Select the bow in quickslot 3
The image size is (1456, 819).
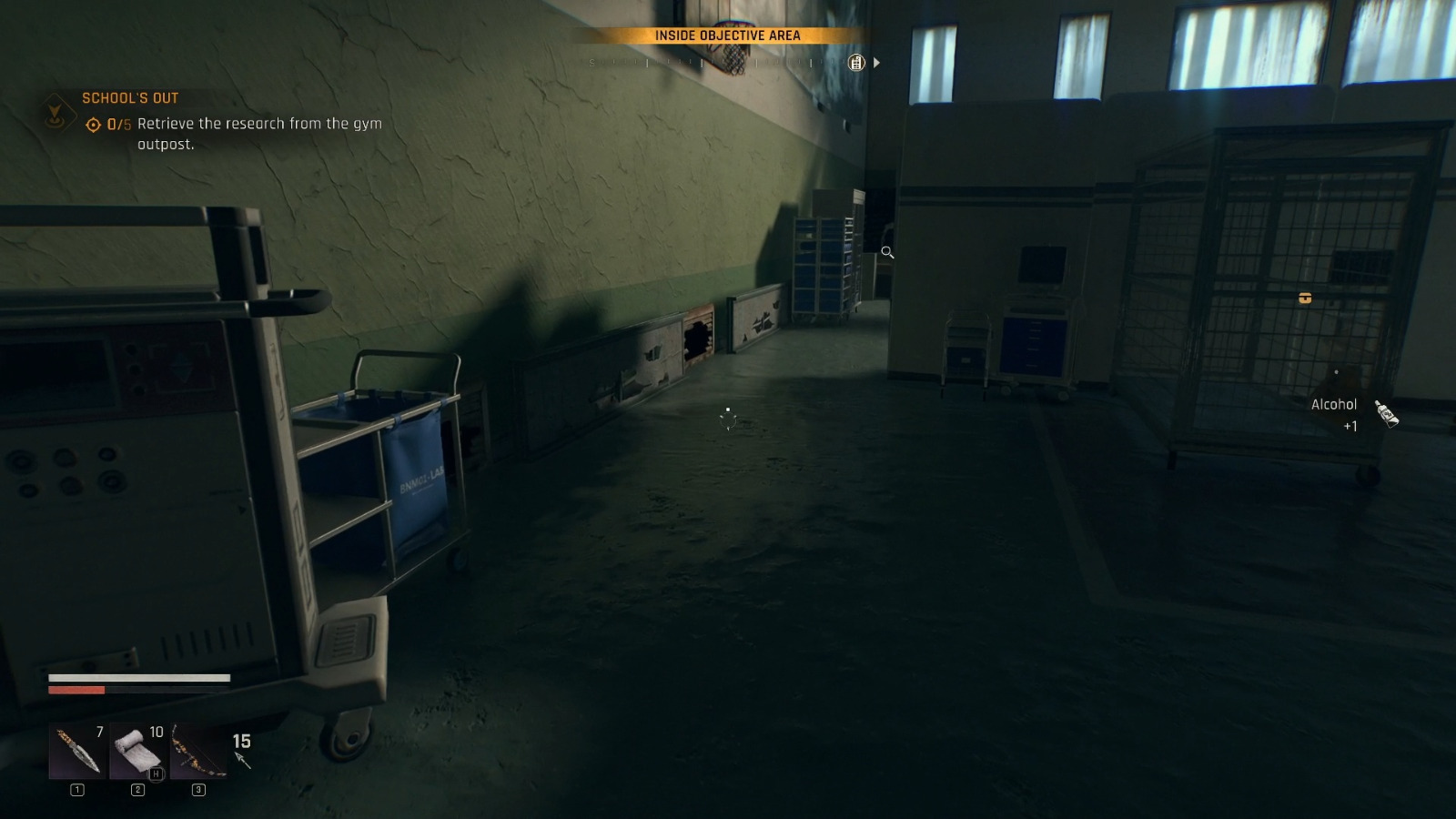(198, 748)
